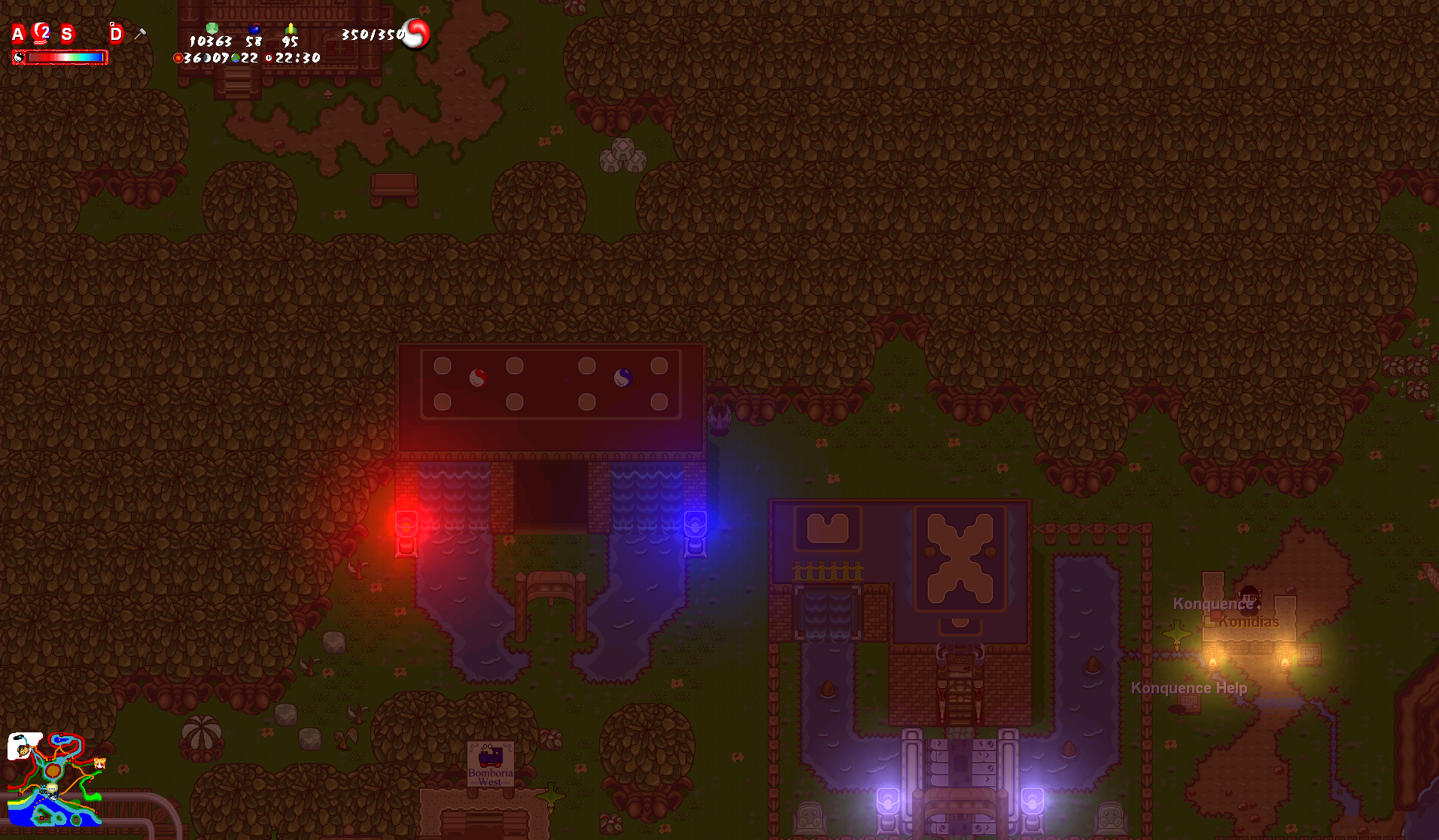1439x840 pixels.
Task: Click the S item slot
Action: 67,34
